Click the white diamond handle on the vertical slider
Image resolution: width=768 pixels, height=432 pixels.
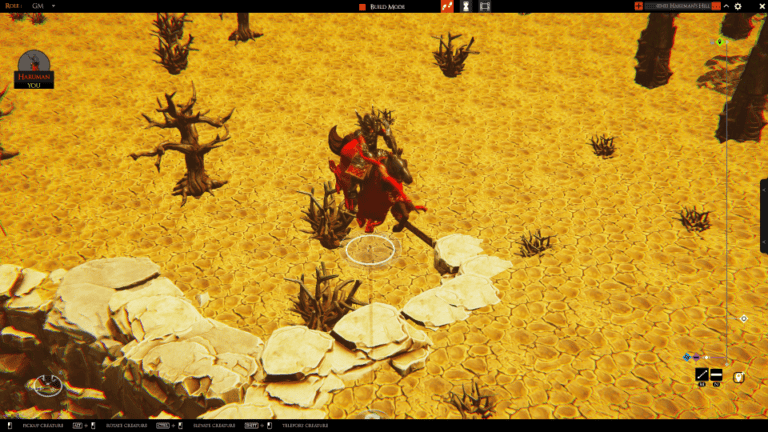(743, 318)
